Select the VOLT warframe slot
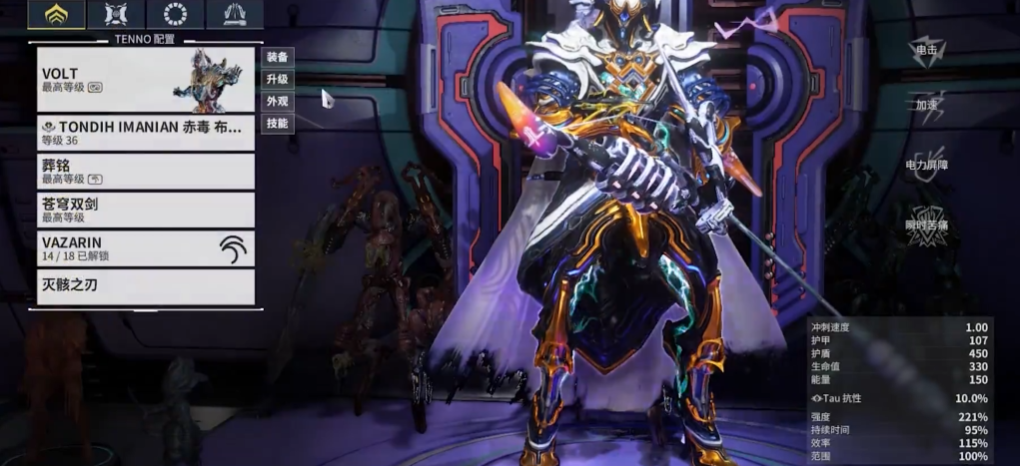Image resolution: width=1020 pixels, height=466 pixels. click(x=146, y=80)
